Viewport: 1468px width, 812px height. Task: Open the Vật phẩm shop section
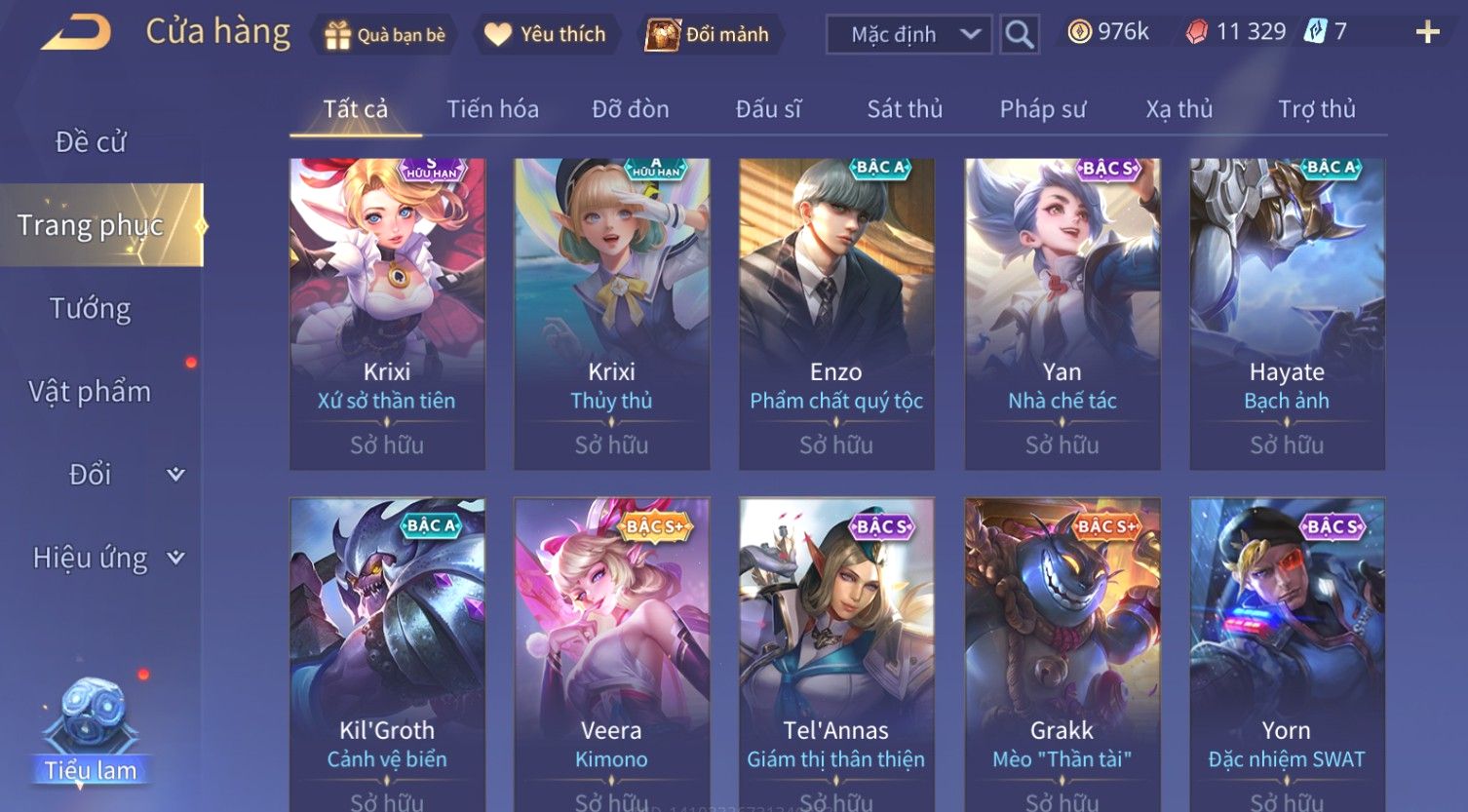click(91, 392)
